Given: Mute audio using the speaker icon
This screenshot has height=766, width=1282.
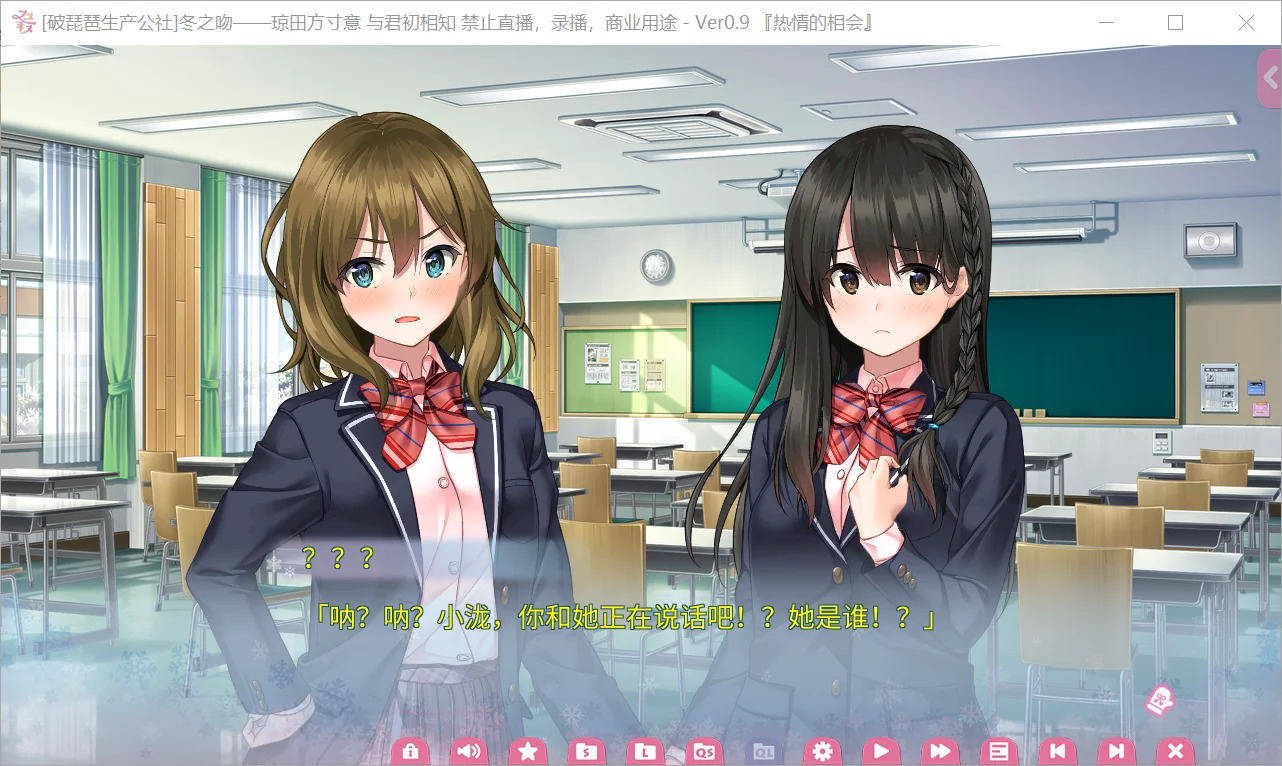Looking at the screenshot, I should coord(469,750).
